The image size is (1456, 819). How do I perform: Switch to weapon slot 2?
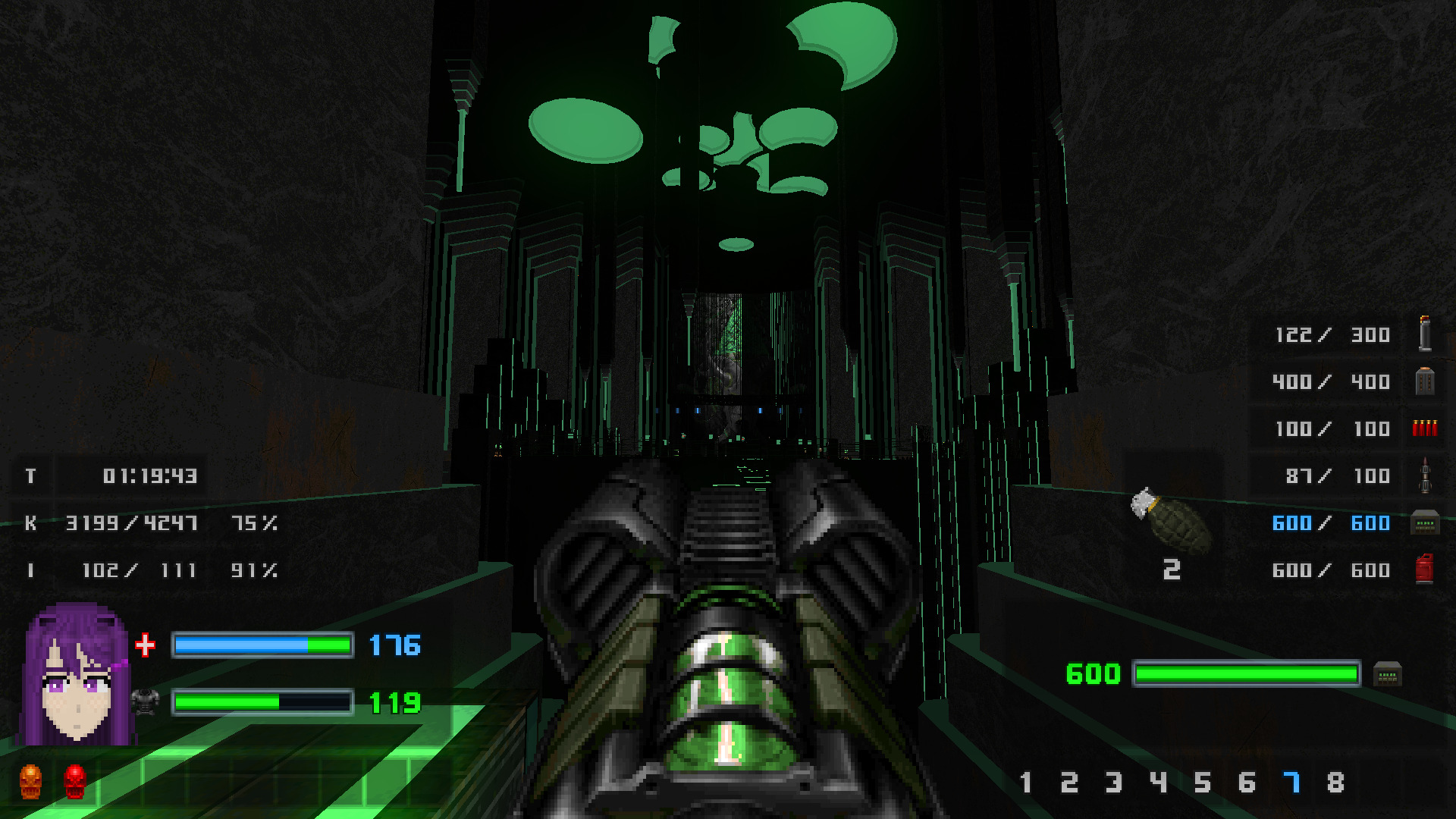click(x=1069, y=783)
